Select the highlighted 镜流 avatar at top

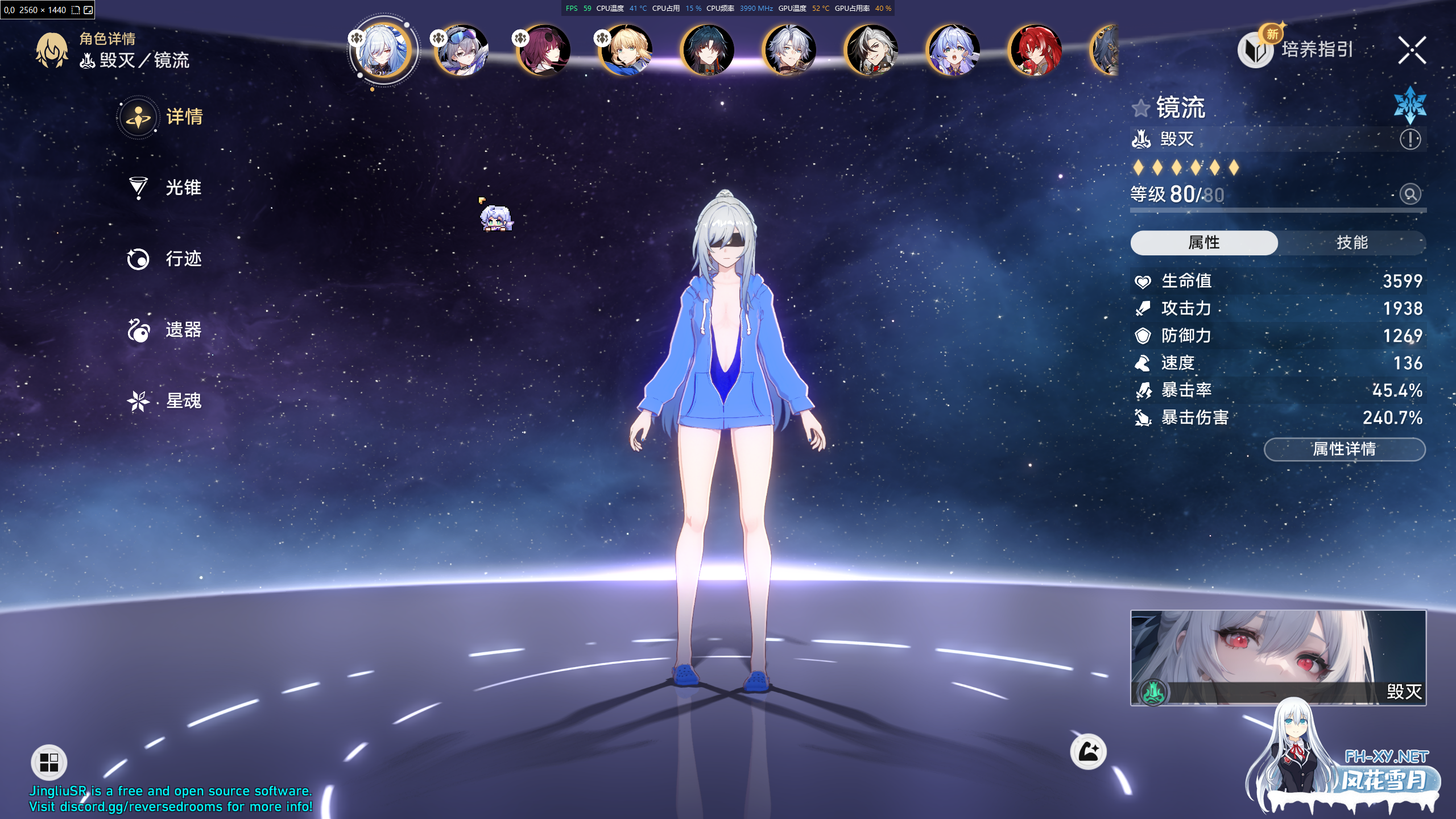click(x=383, y=50)
